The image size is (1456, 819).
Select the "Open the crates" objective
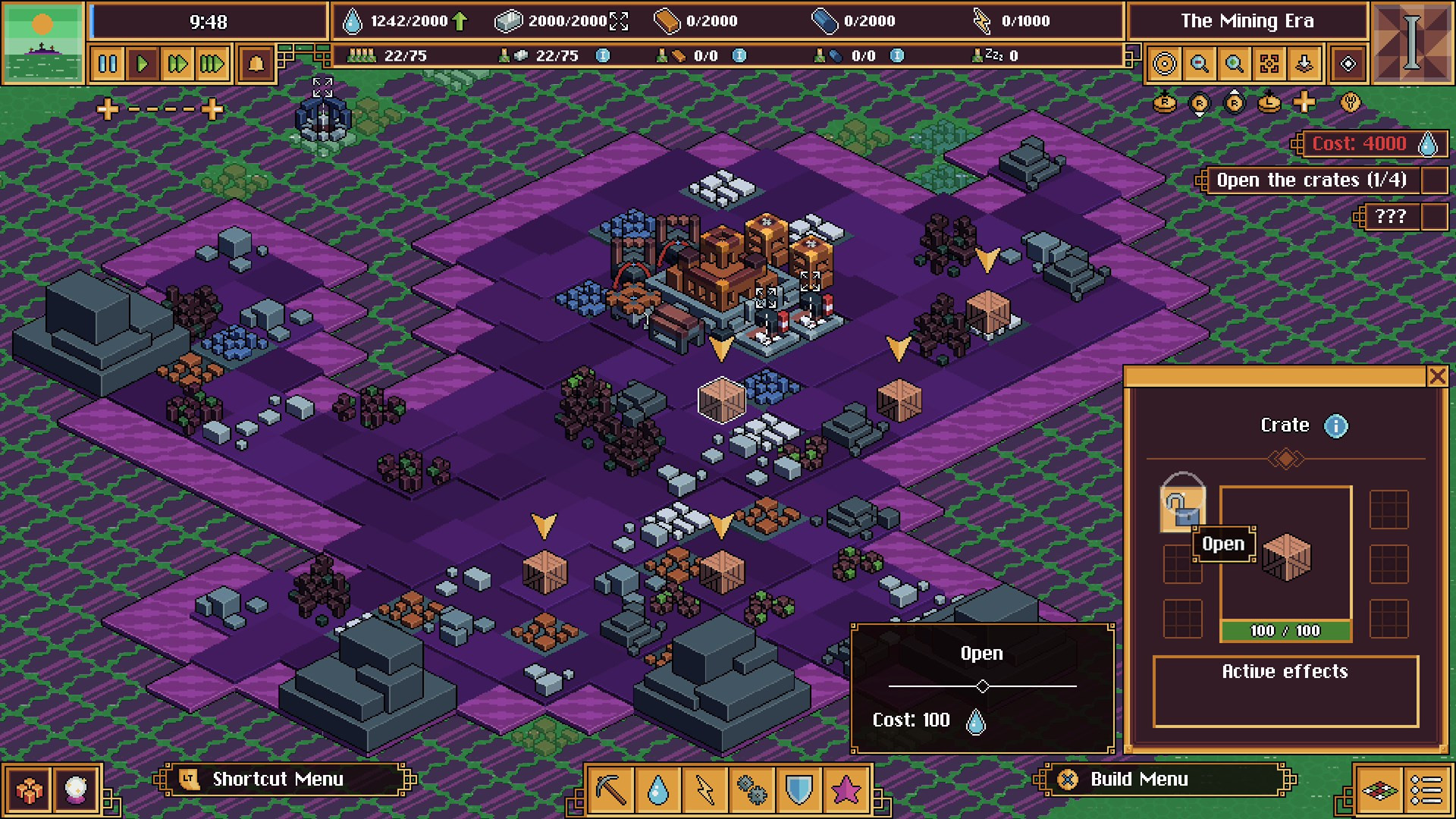(1311, 180)
